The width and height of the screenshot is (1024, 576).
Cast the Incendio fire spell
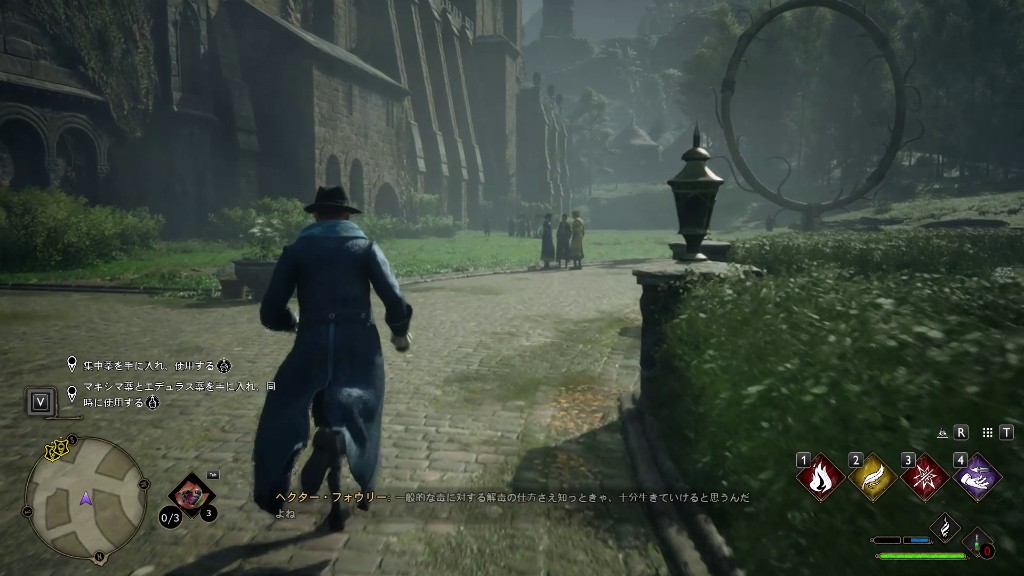[x=820, y=477]
